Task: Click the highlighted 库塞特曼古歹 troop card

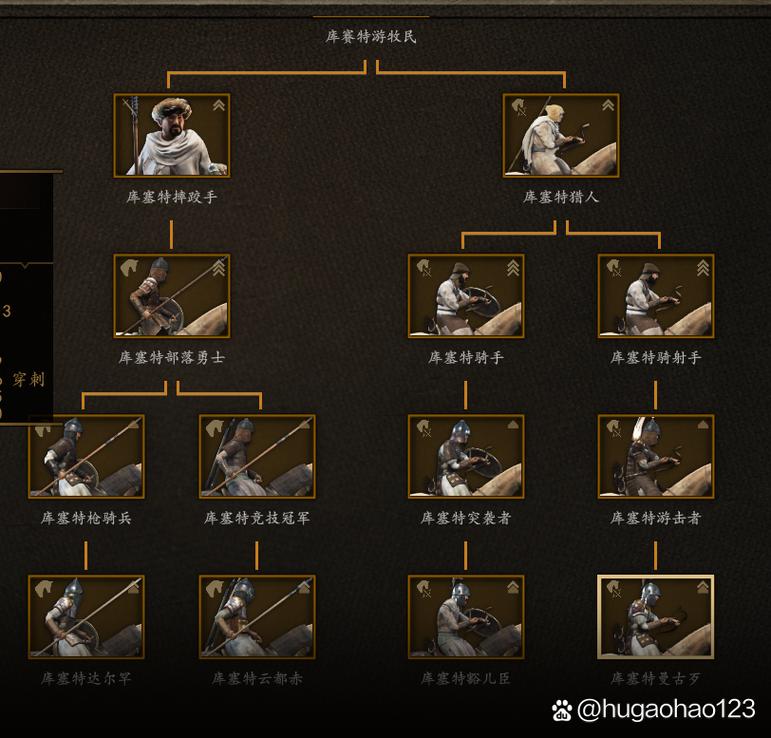Action: [656, 616]
